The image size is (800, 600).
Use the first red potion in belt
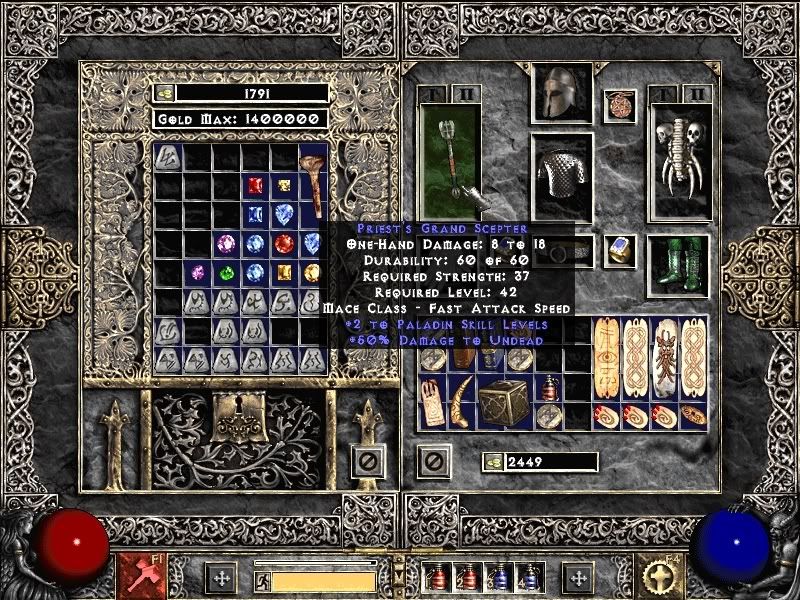click(x=434, y=578)
